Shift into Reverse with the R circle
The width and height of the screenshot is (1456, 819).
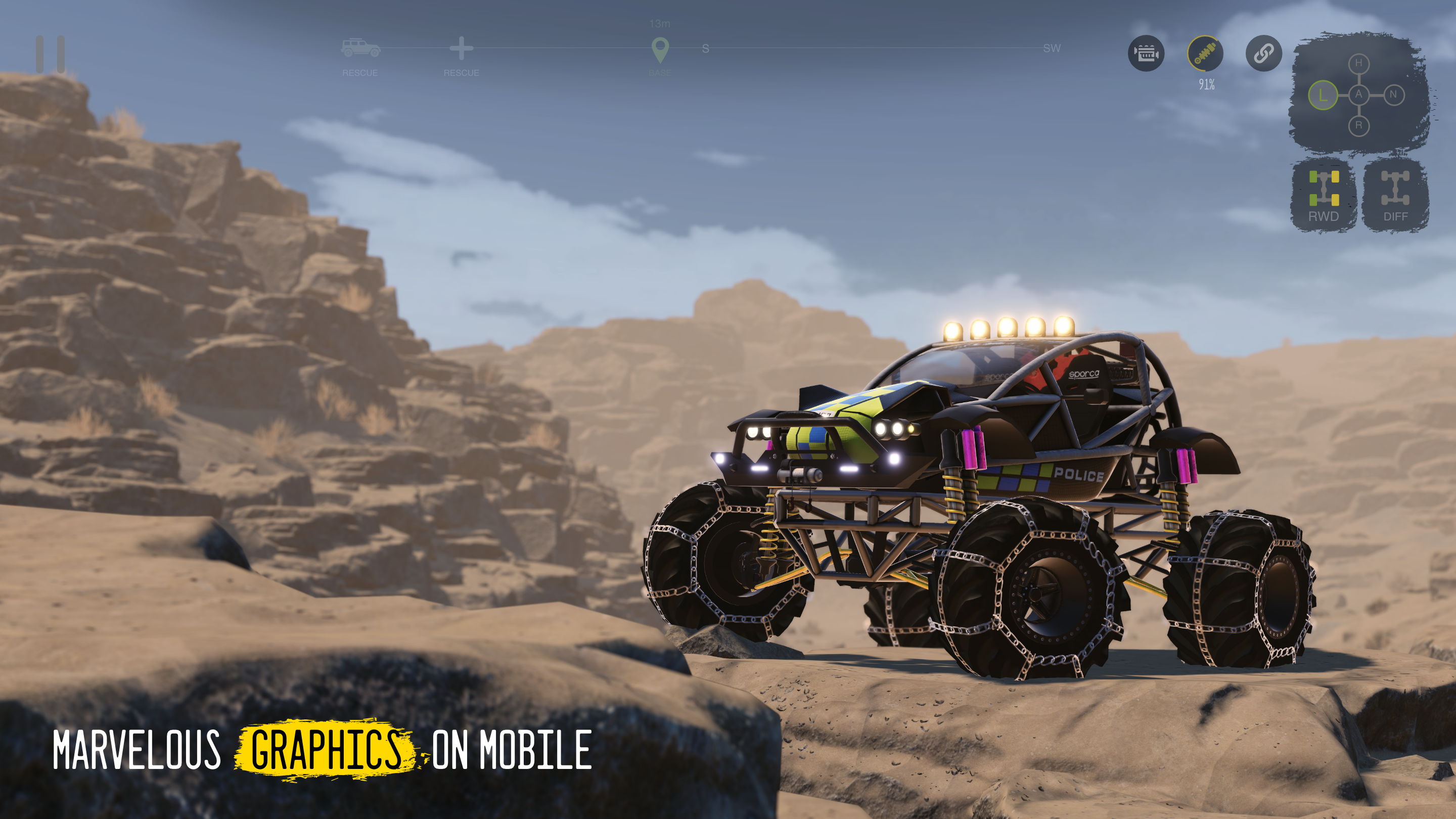tap(1359, 126)
